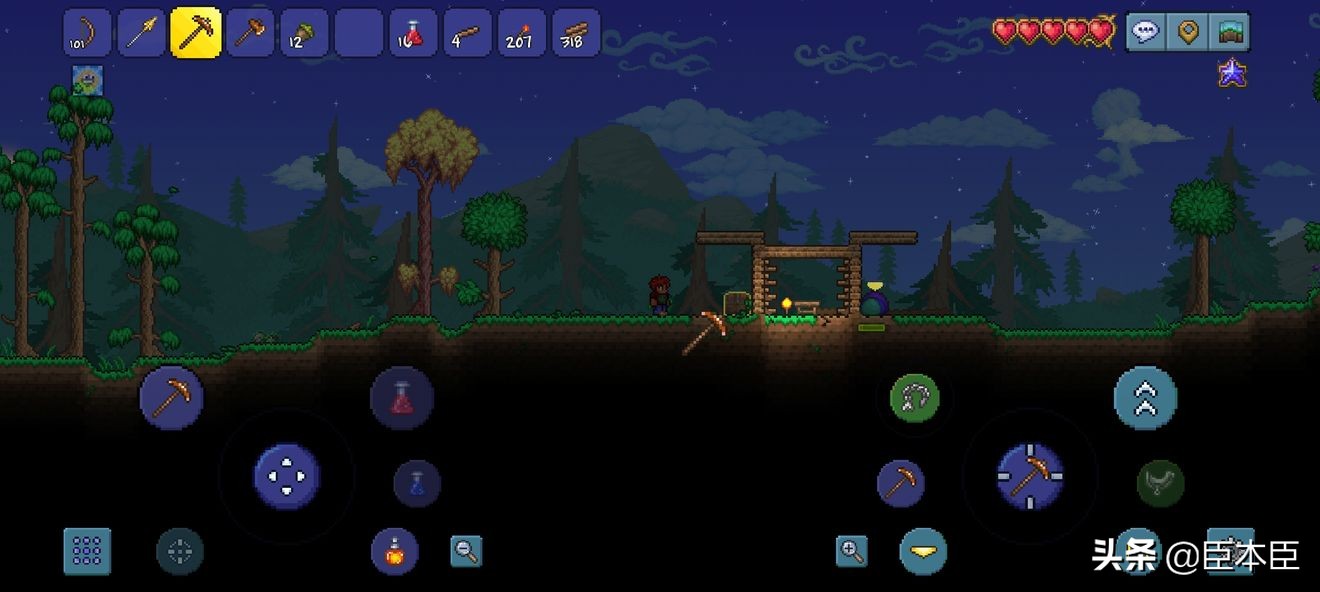Image resolution: width=1320 pixels, height=592 pixels.
Task: Use the quick heal red potion button
Action: point(401,398)
